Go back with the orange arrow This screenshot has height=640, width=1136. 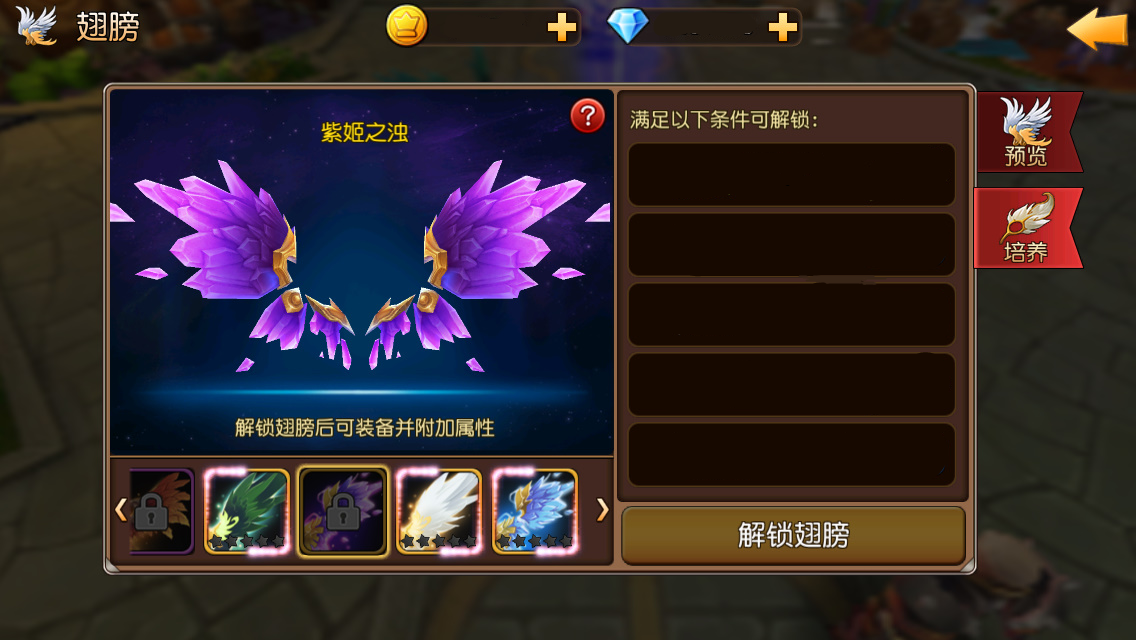(x=1096, y=28)
